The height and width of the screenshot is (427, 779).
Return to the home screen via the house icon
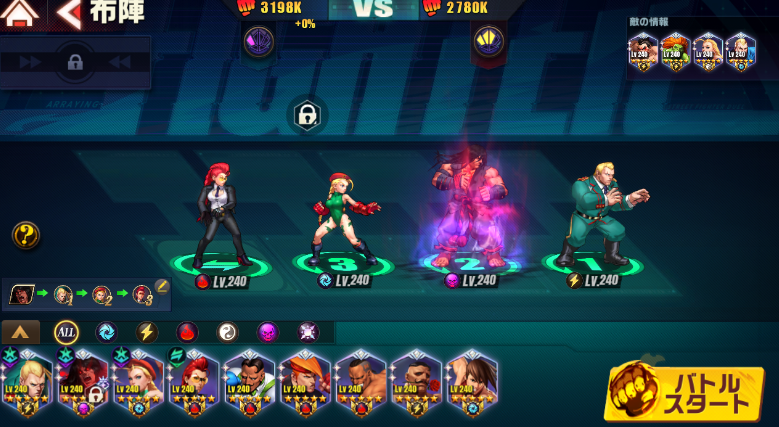[21, 13]
